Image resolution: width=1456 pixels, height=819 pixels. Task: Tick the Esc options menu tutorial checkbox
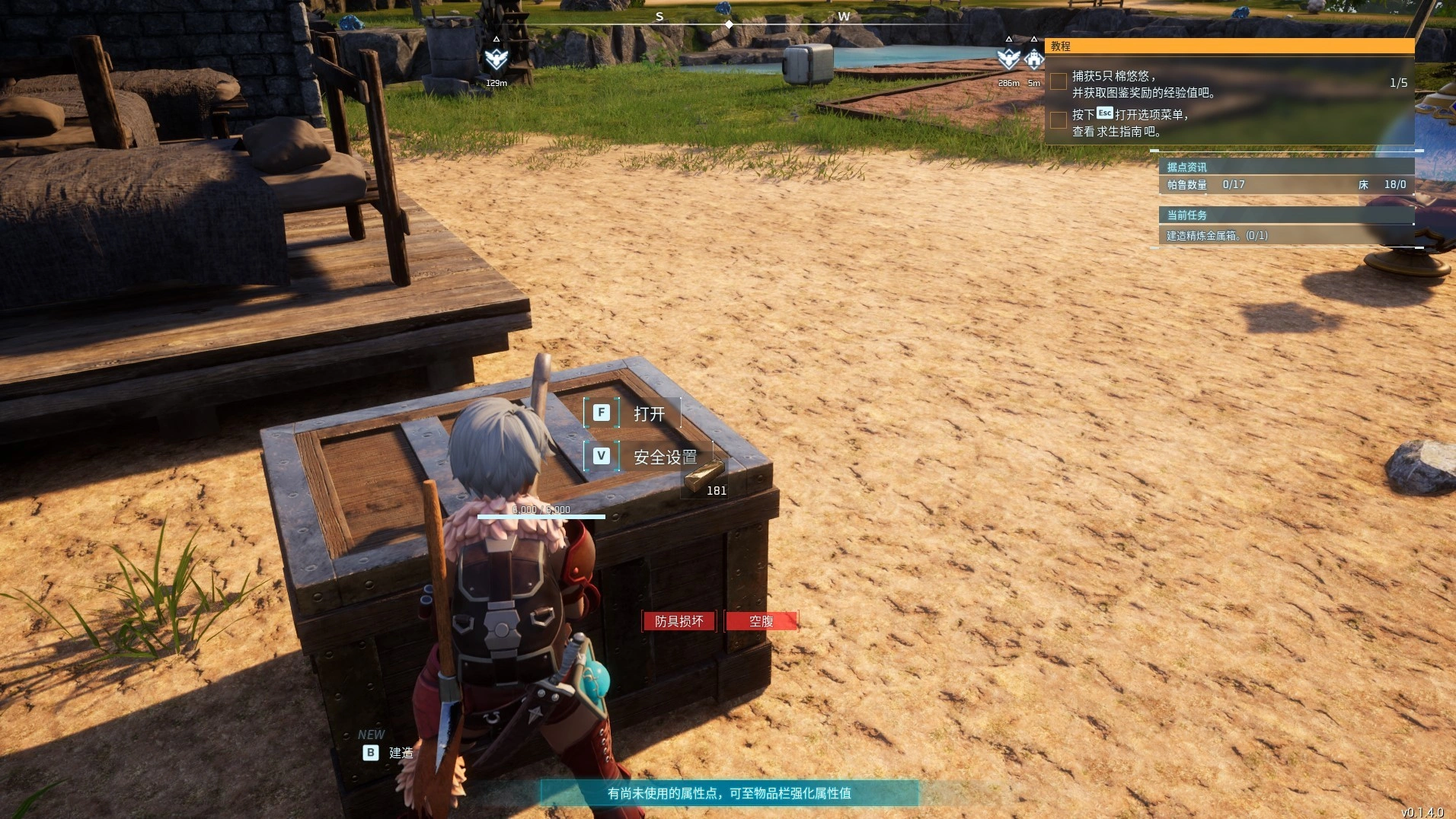tap(1058, 120)
